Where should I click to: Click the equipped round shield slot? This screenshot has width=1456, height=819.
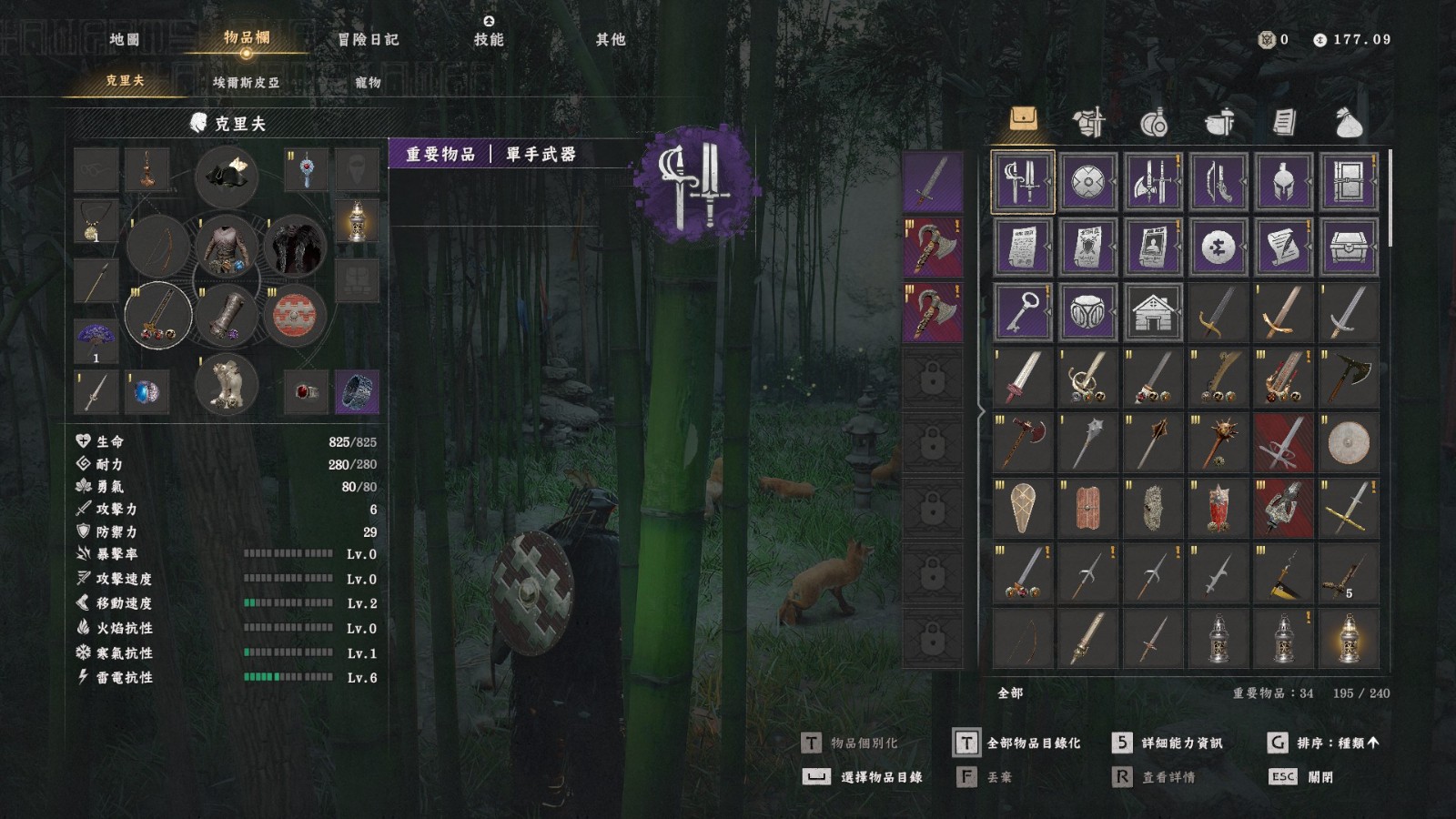coord(294,315)
